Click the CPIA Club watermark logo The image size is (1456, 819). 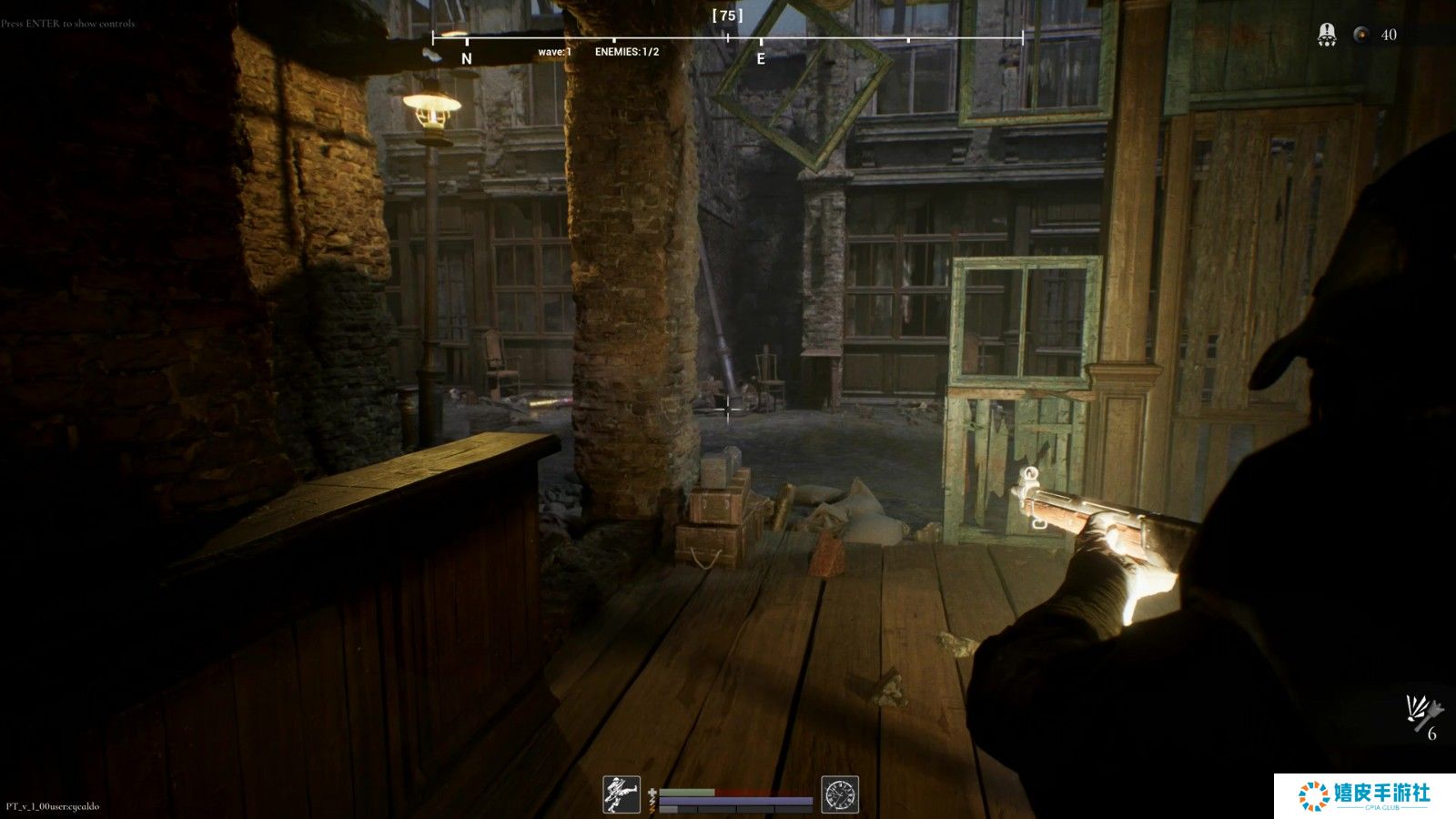pos(1364,795)
